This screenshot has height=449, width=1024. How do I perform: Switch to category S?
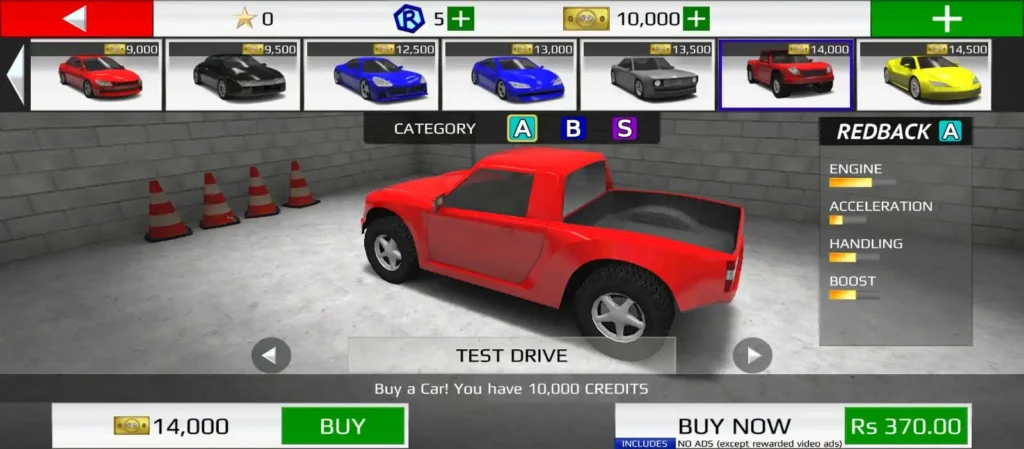pos(624,128)
